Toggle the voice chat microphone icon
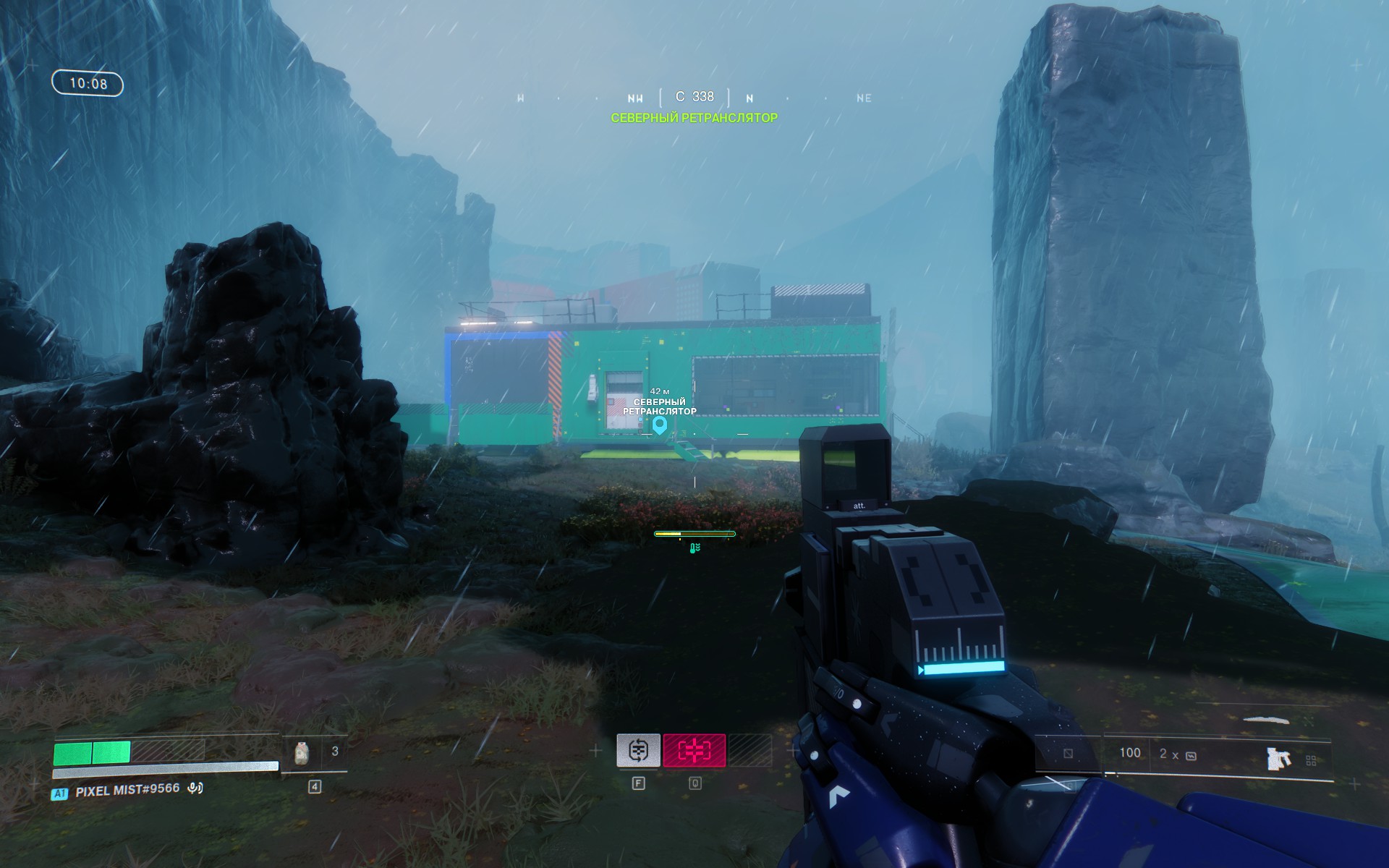Screen dimensions: 1389x868 pyautogui.click(x=195, y=788)
